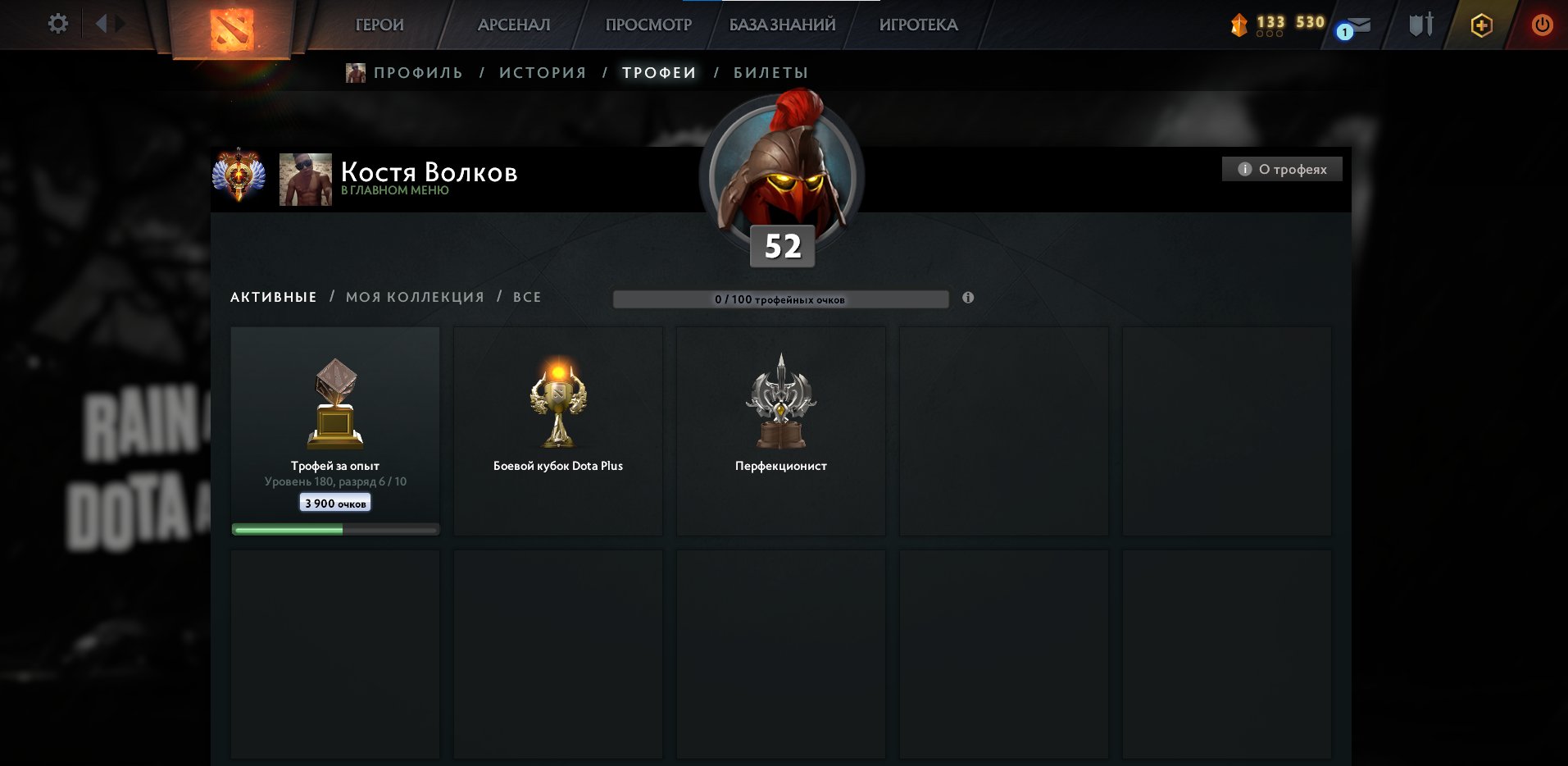
Task: Open the armory shield and sword icon
Action: point(1420,25)
